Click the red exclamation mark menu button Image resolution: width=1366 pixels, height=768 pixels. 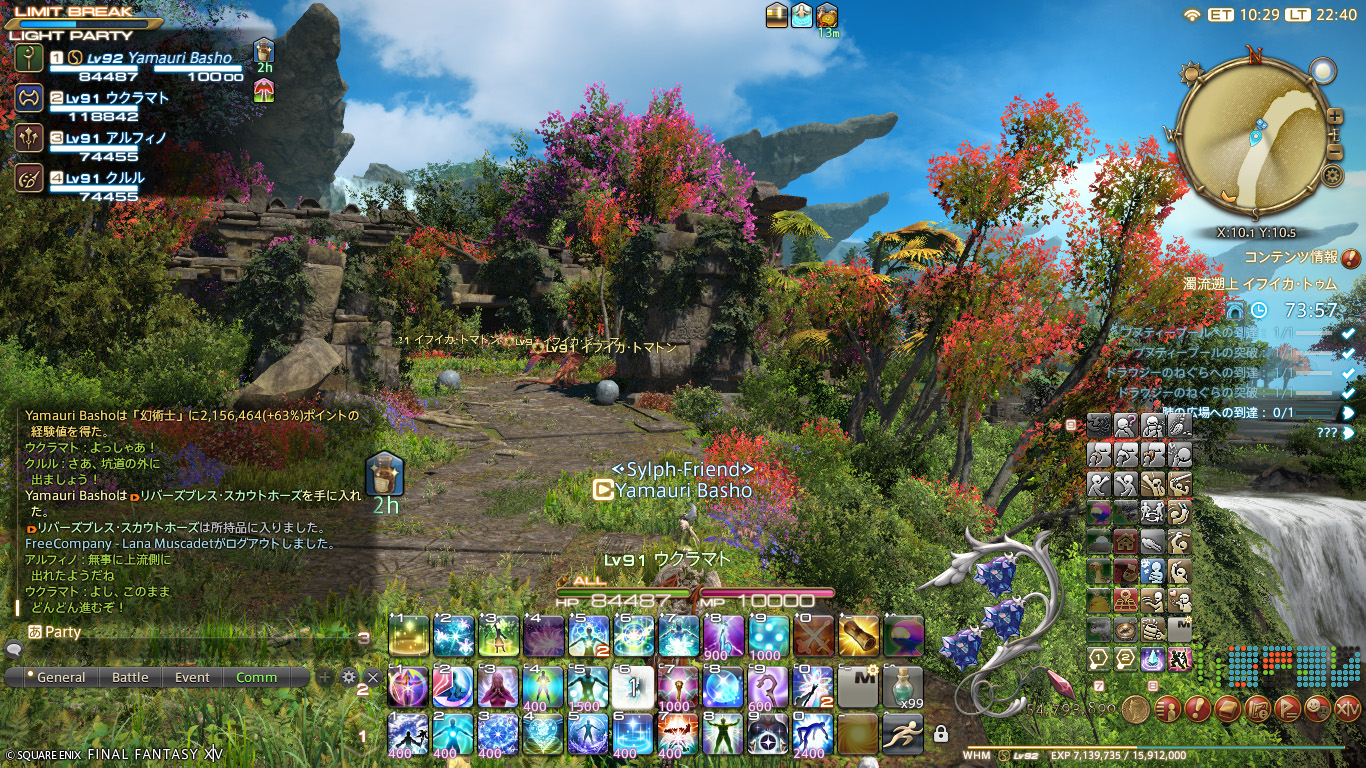(x=1196, y=709)
